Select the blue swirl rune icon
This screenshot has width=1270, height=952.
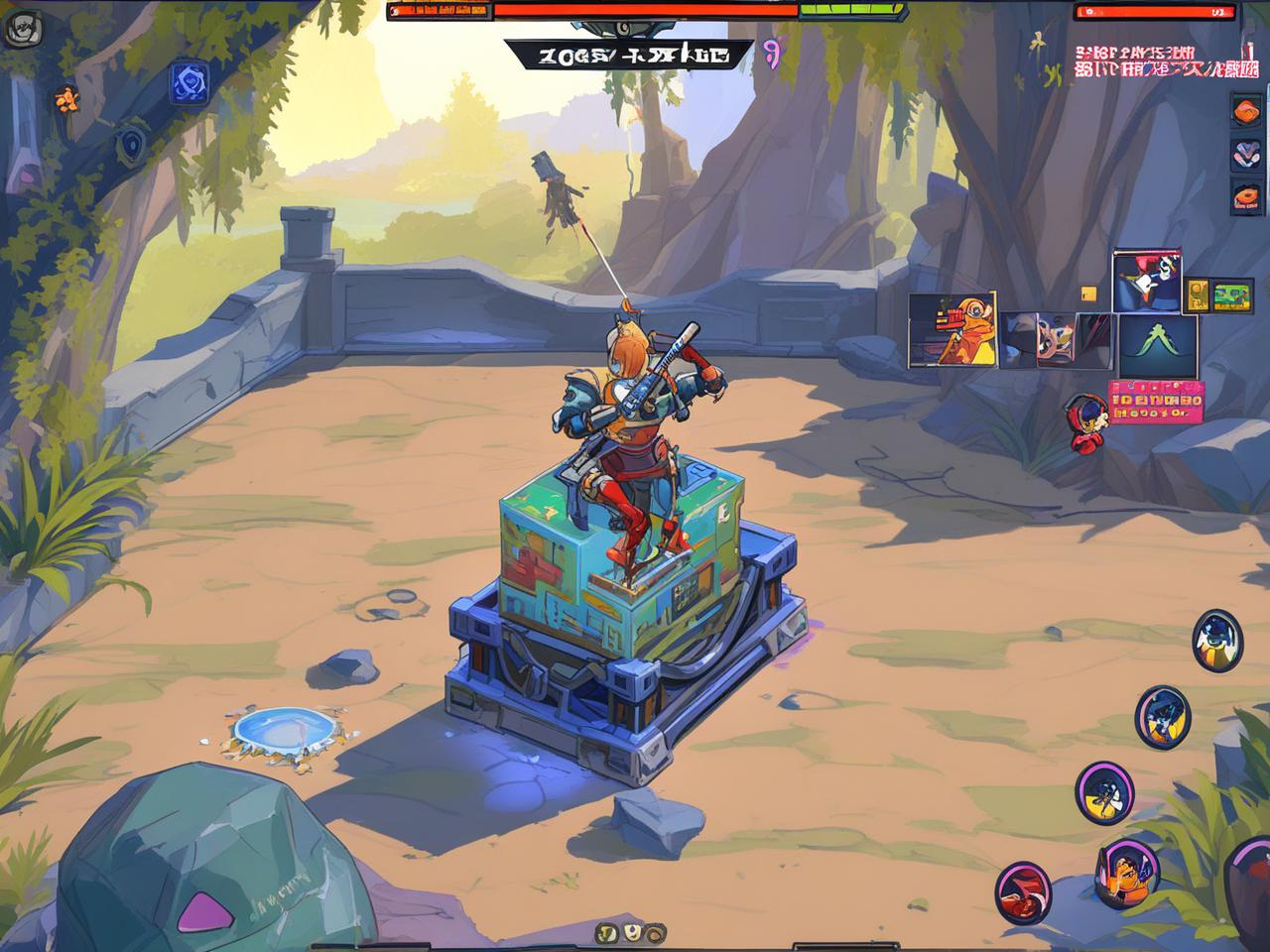[x=188, y=82]
